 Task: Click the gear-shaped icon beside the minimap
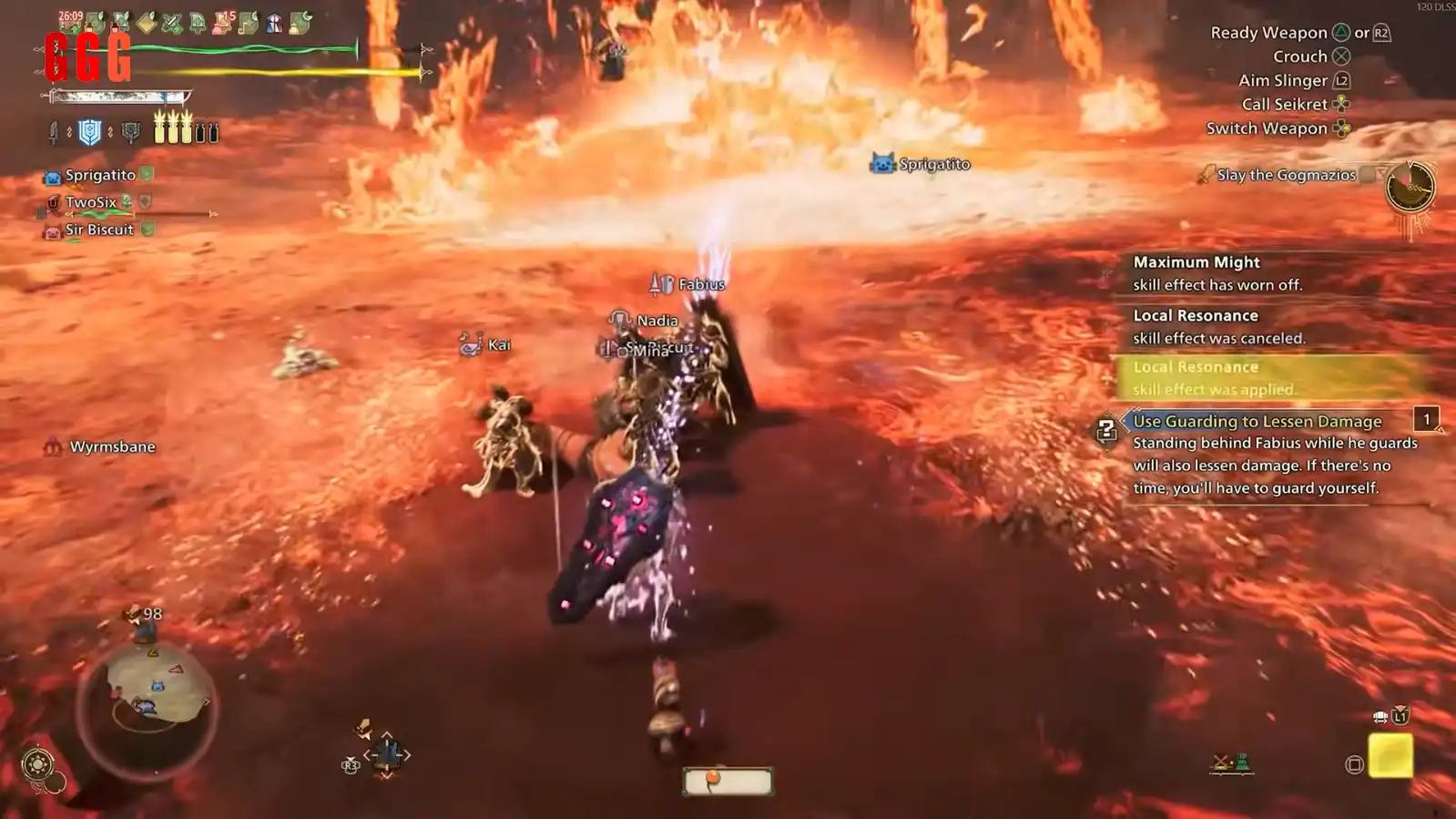click(37, 763)
